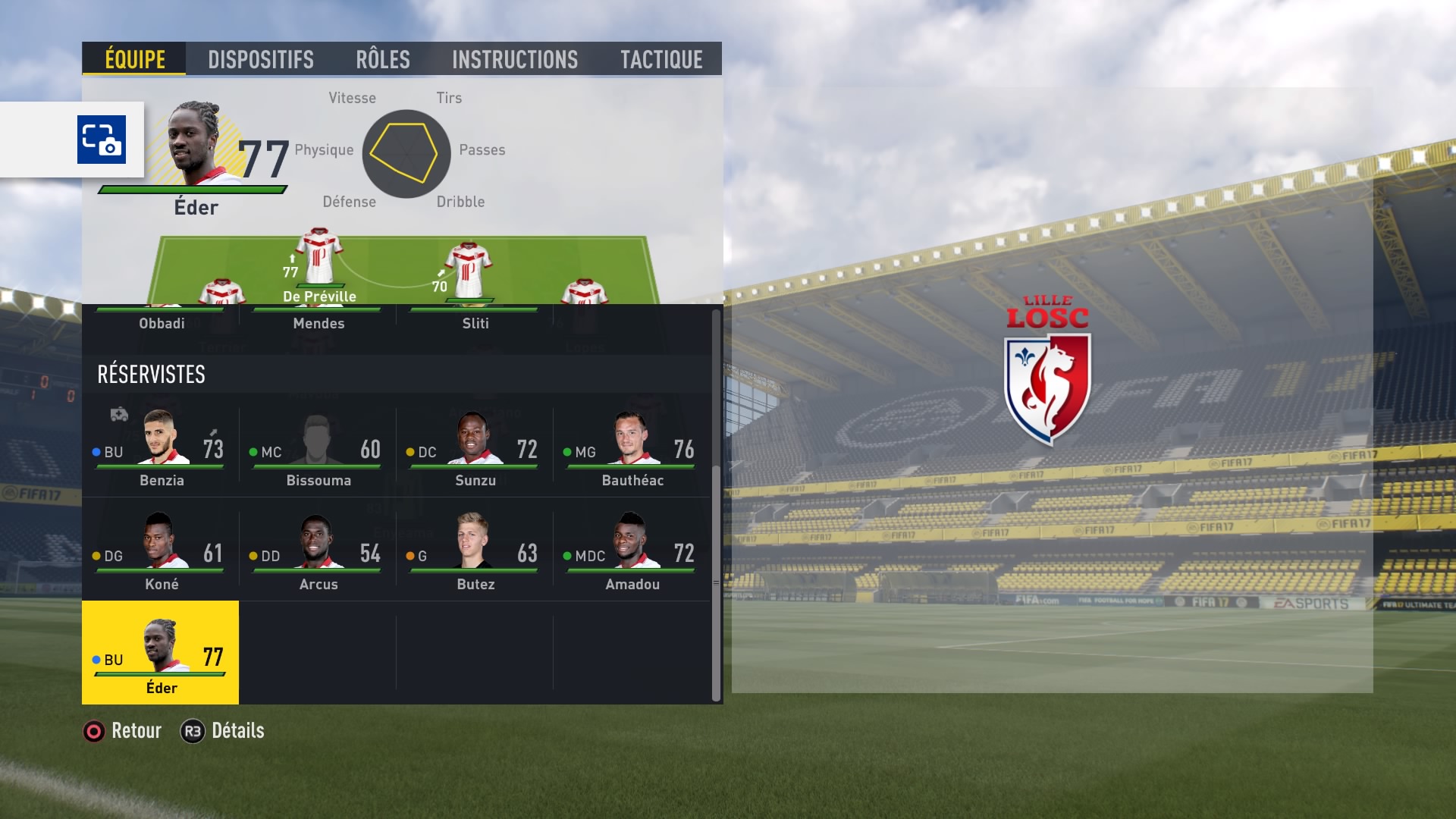Image resolution: width=1456 pixels, height=819 pixels.
Task: Choose substitute Mendes
Action: click(318, 322)
